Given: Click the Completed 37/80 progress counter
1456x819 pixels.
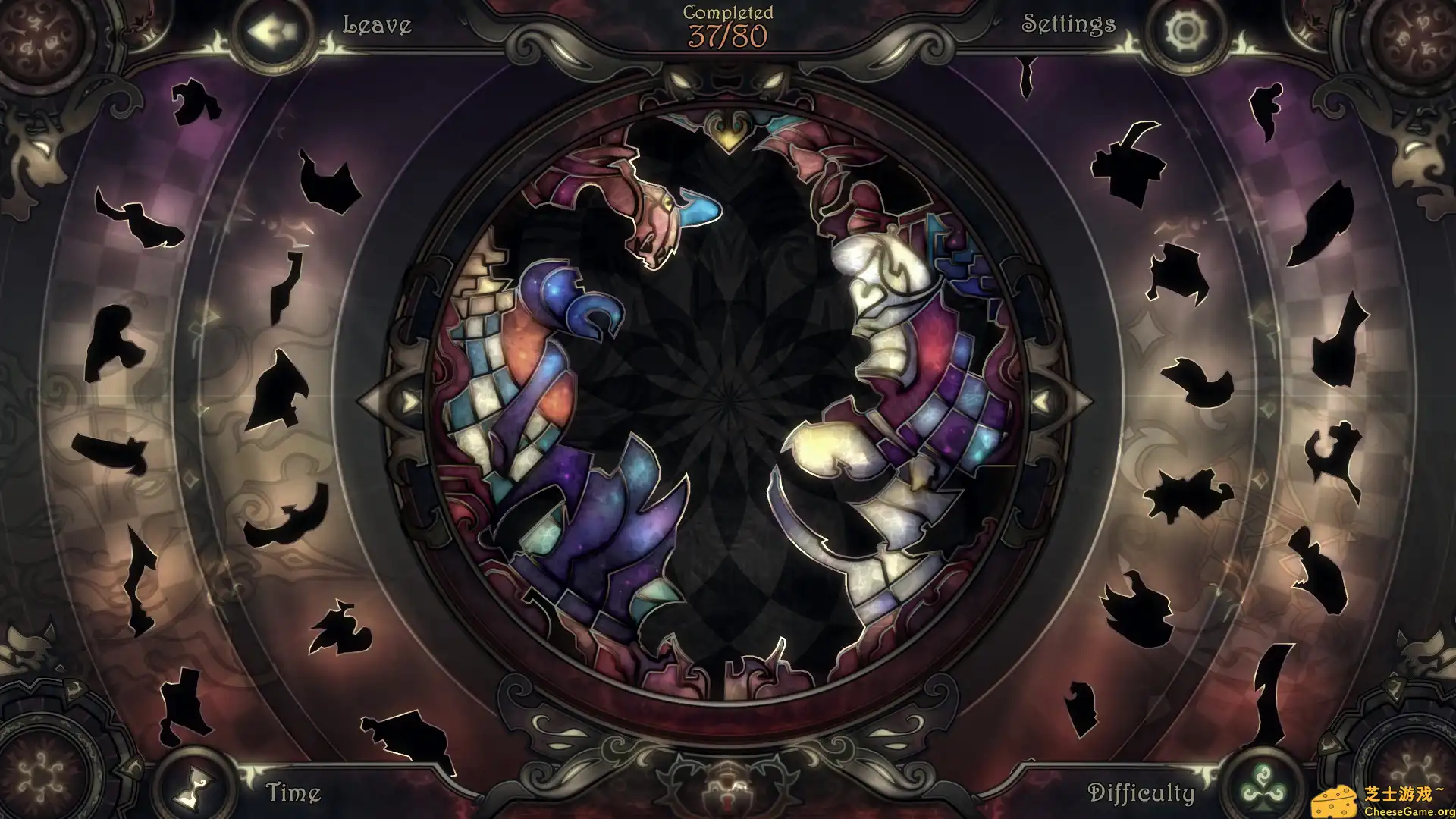Looking at the screenshot, I should point(727,24).
